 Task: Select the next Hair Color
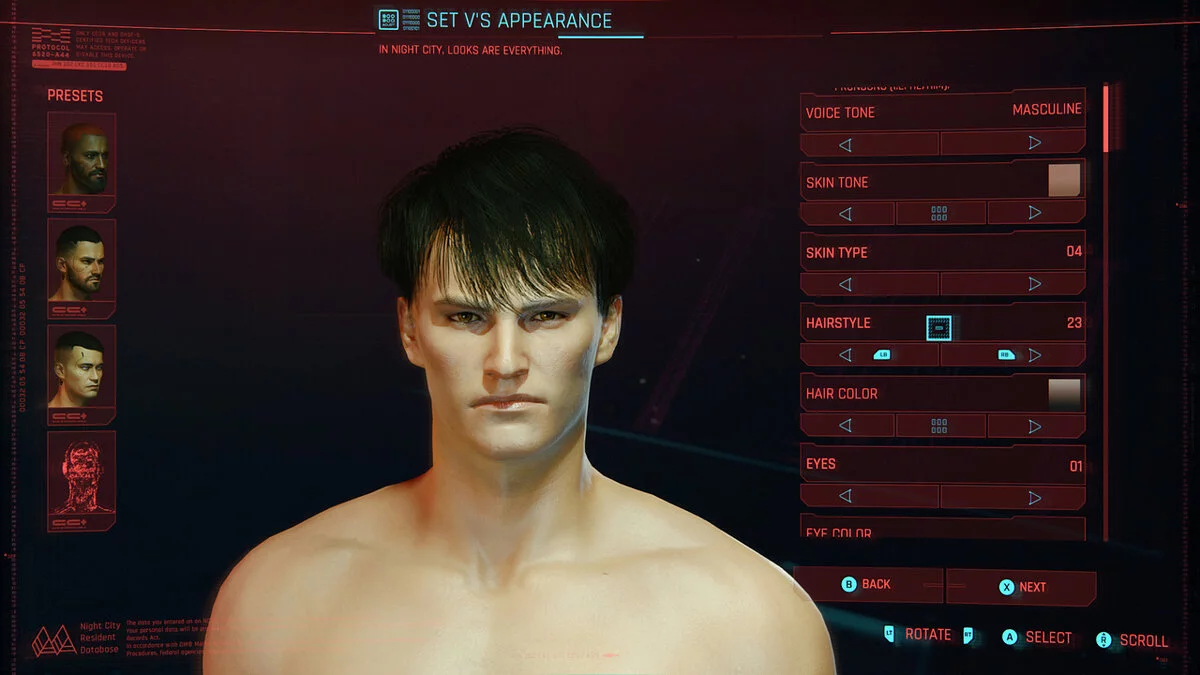[x=1034, y=426]
